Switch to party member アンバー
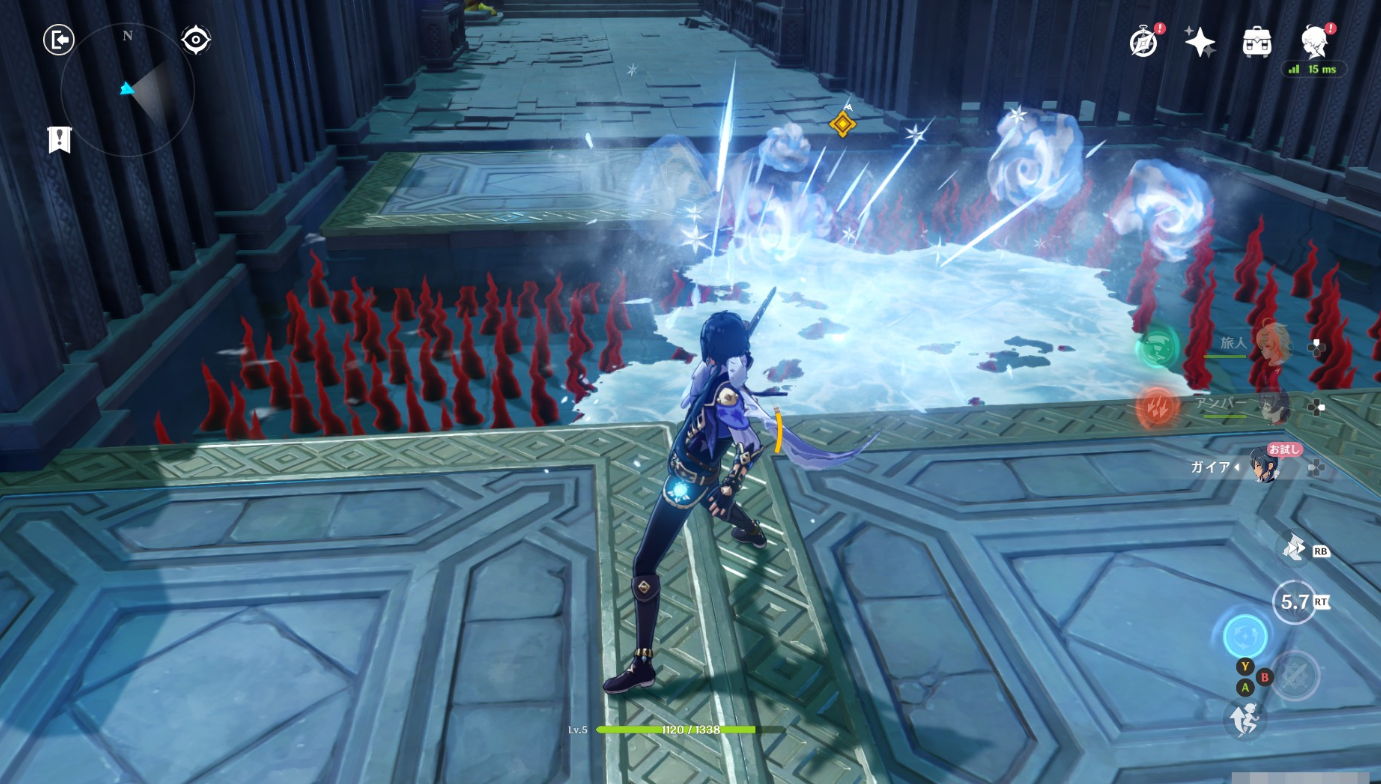 (x=1272, y=406)
